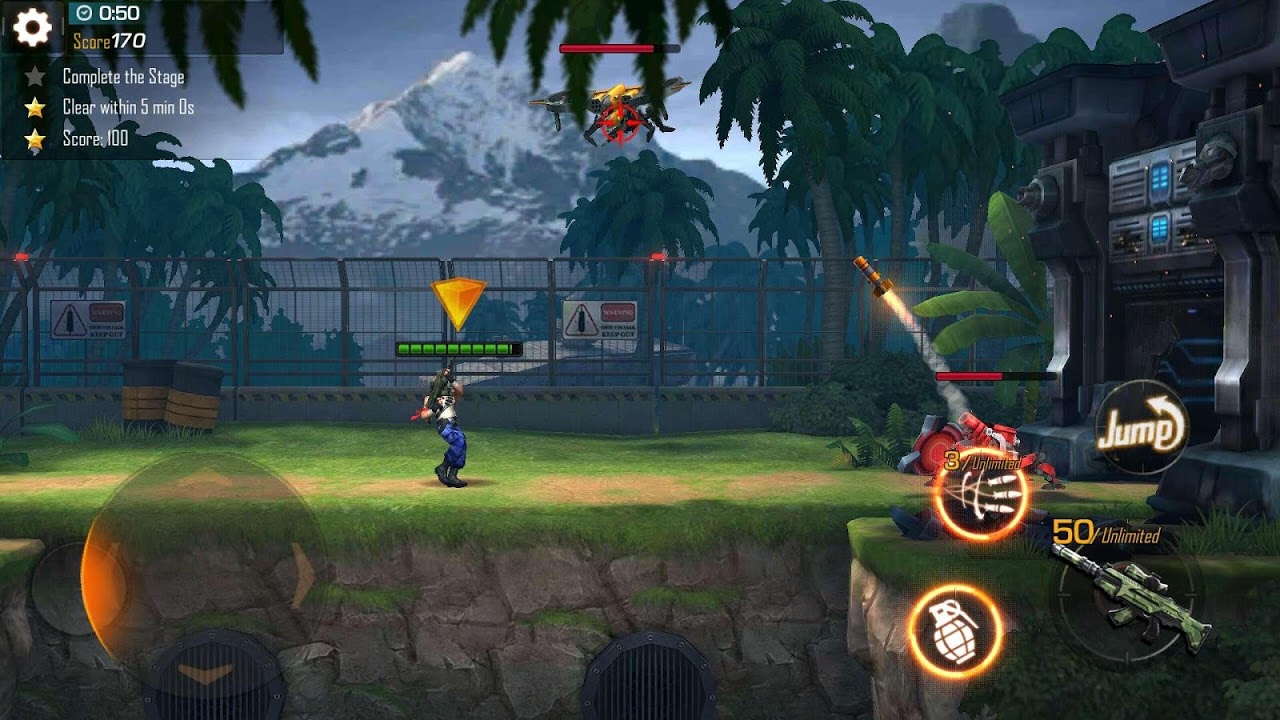This screenshot has width=1280, height=720.
Task: Select the Complete the Stage objective entry
Action: [x=125, y=76]
